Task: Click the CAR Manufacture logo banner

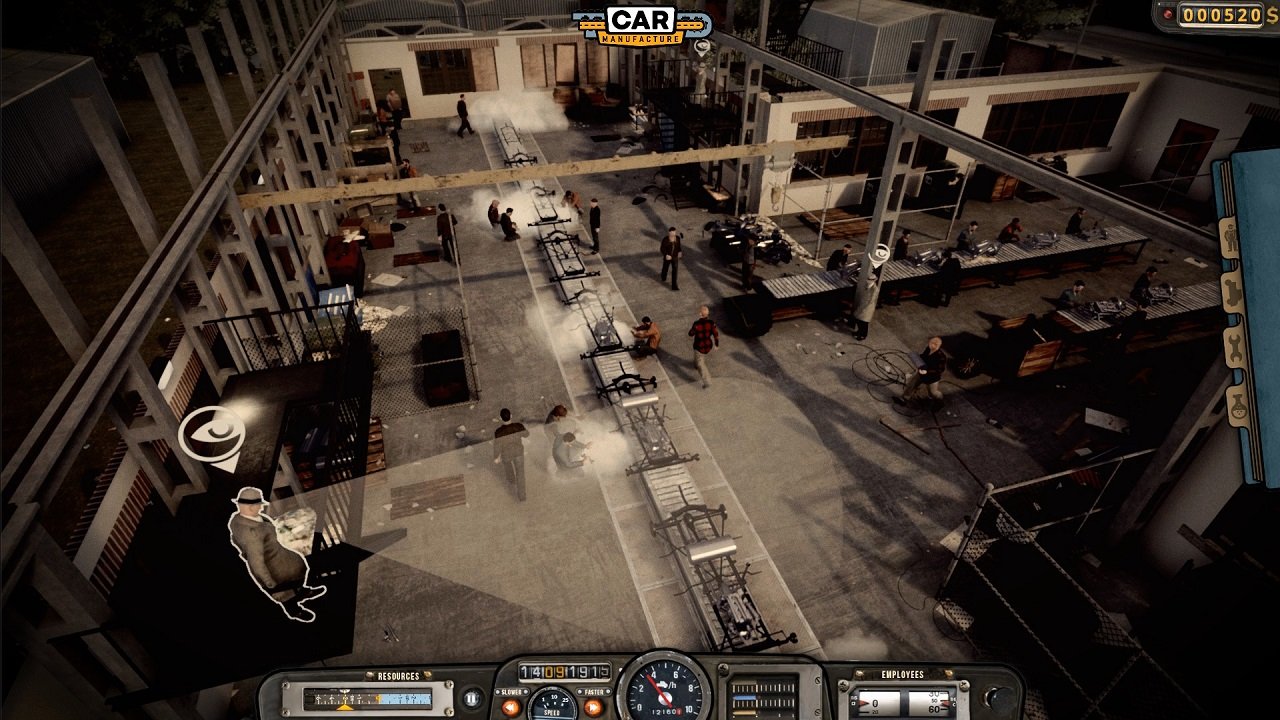Action: pyautogui.click(x=640, y=22)
